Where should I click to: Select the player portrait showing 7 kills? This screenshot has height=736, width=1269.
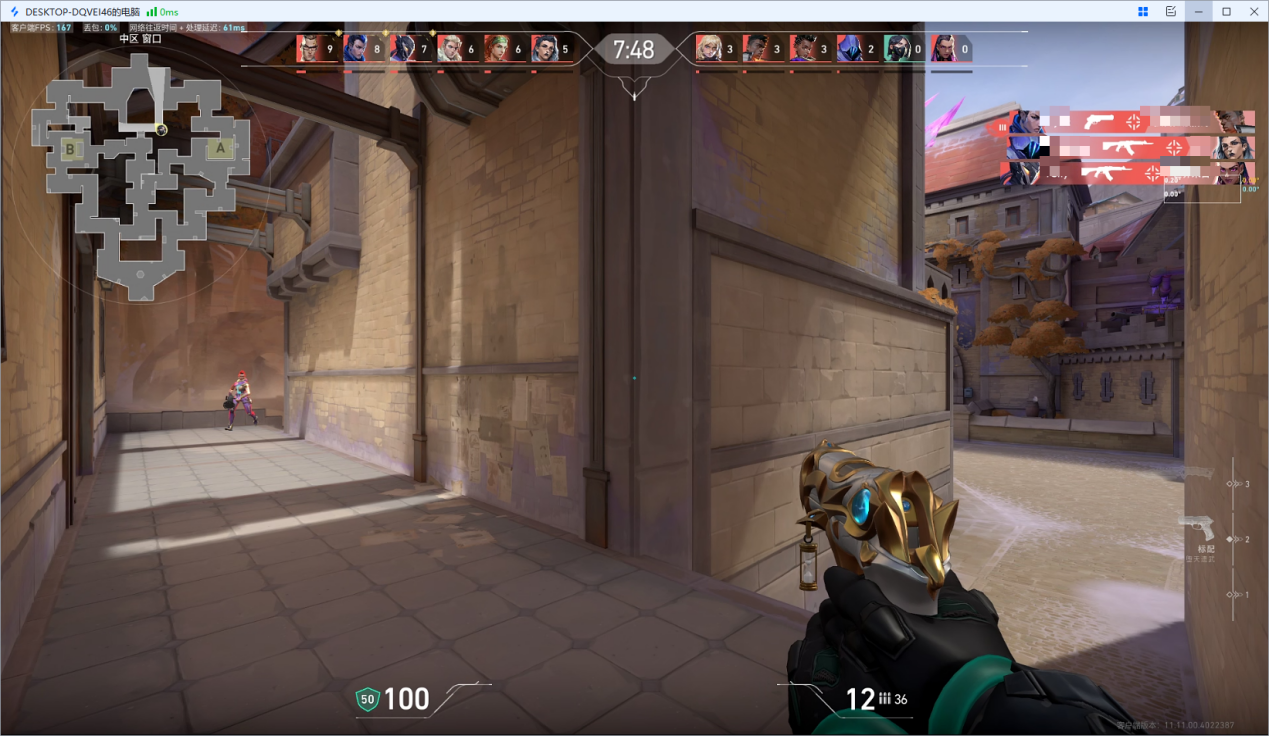pyautogui.click(x=403, y=48)
